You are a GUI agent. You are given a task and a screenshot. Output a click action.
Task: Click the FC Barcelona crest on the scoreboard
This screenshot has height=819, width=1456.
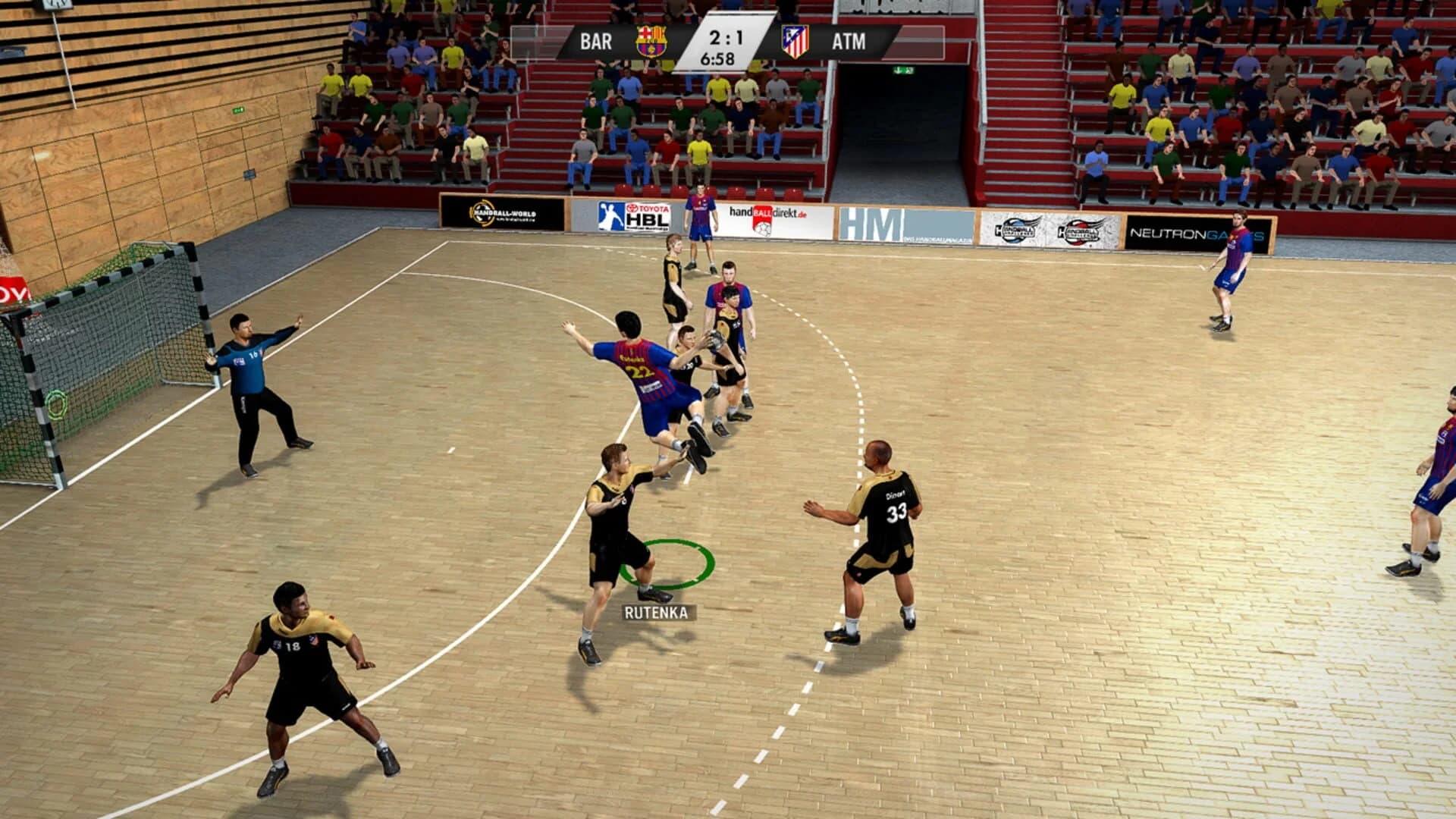point(652,42)
